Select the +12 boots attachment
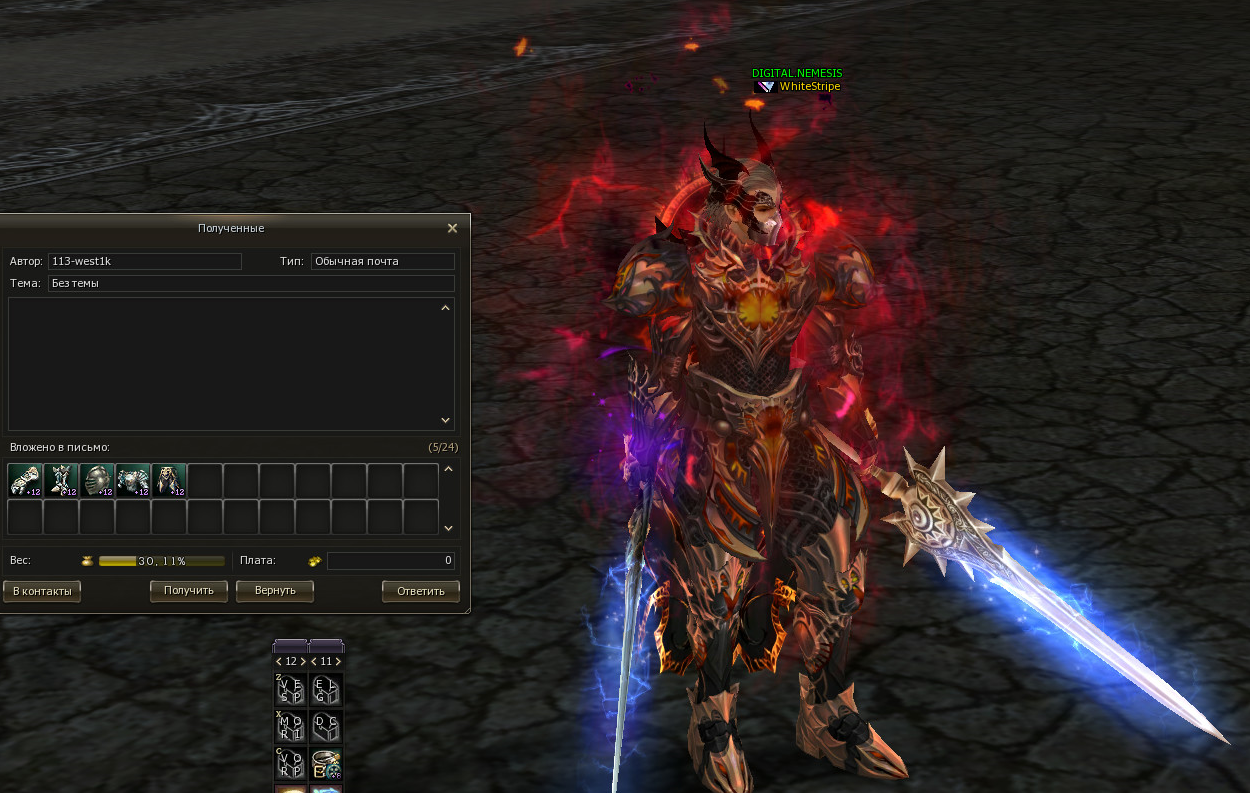Viewport: 1250px width, 793px height. (x=61, y=481)
